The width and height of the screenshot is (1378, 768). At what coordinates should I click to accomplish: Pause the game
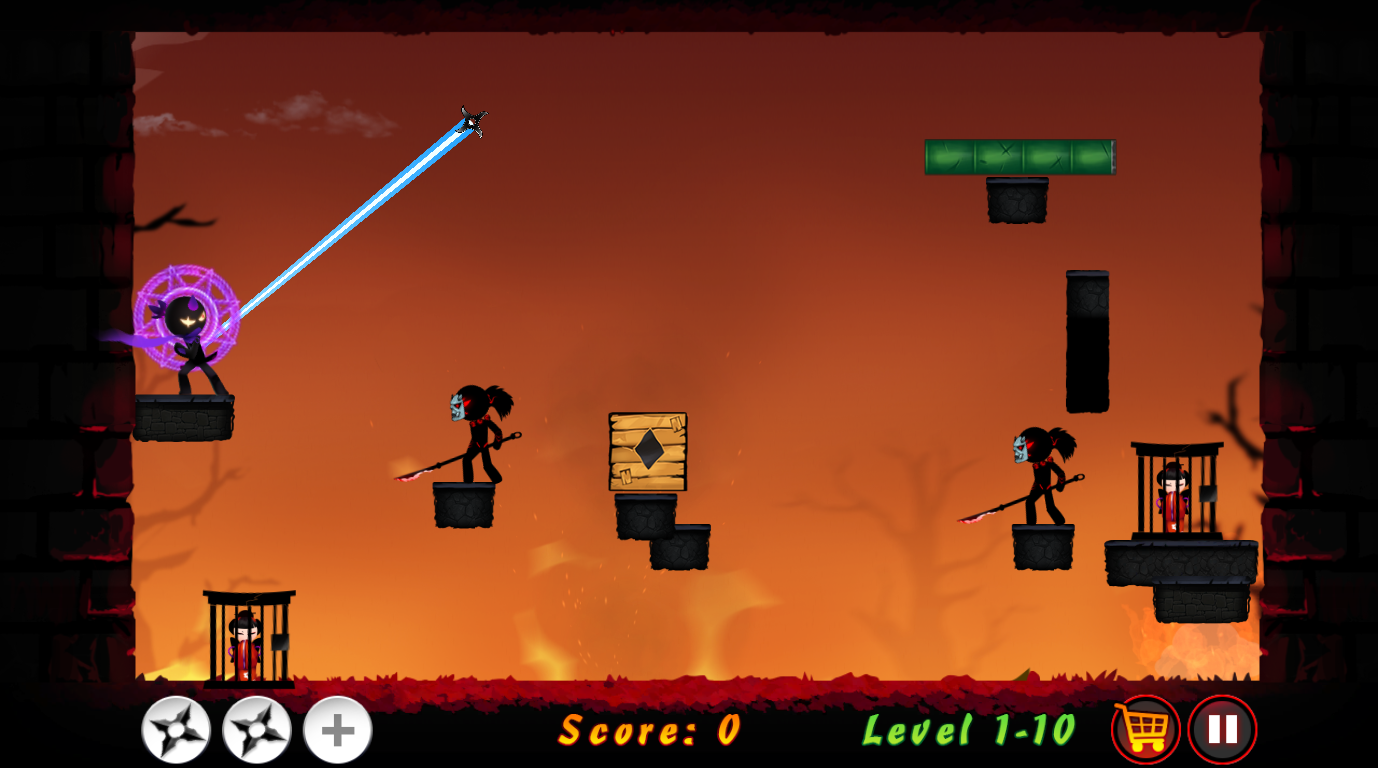pos(1221,728)
